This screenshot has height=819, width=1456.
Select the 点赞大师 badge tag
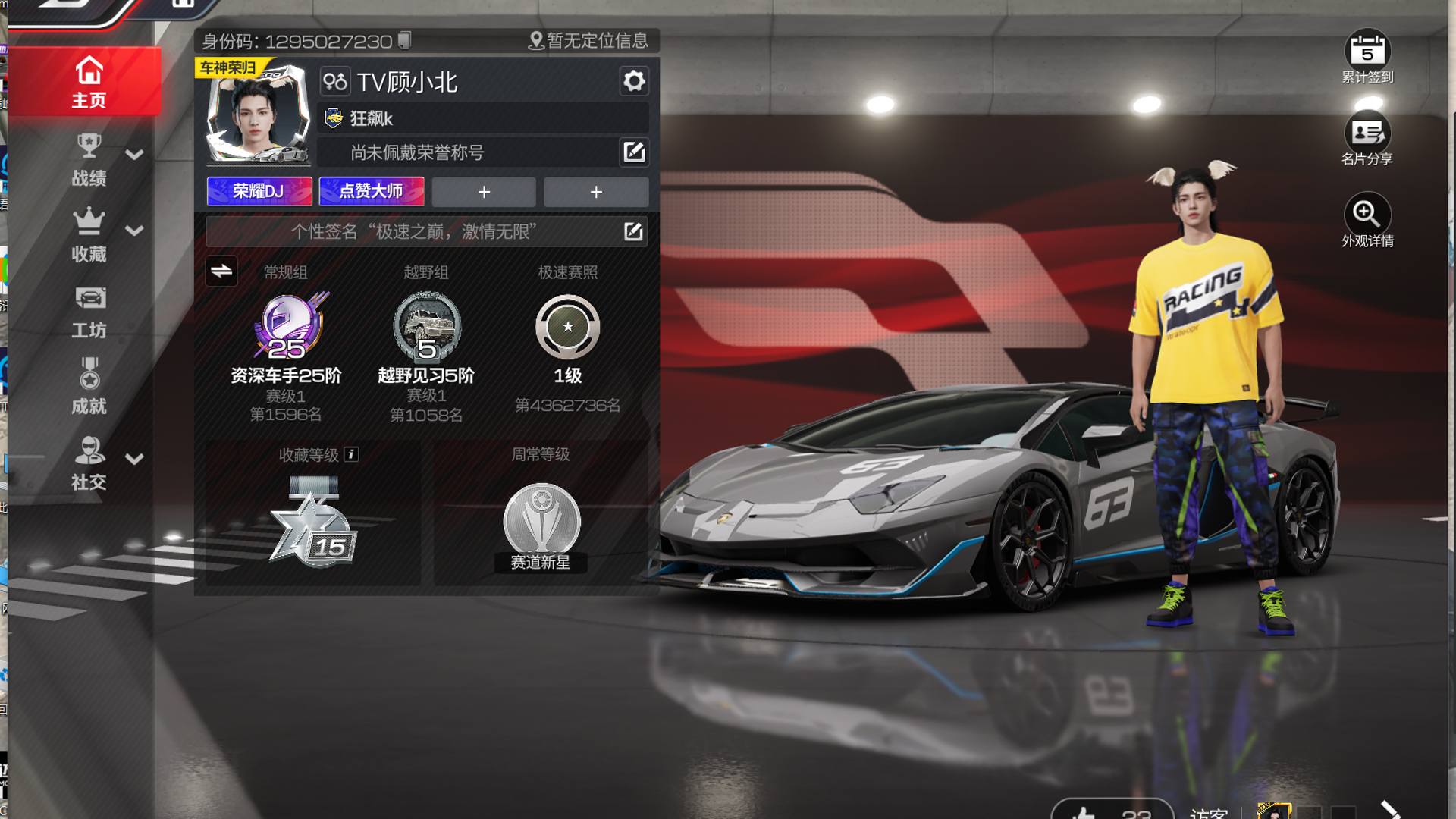click(x=371, y=191)
